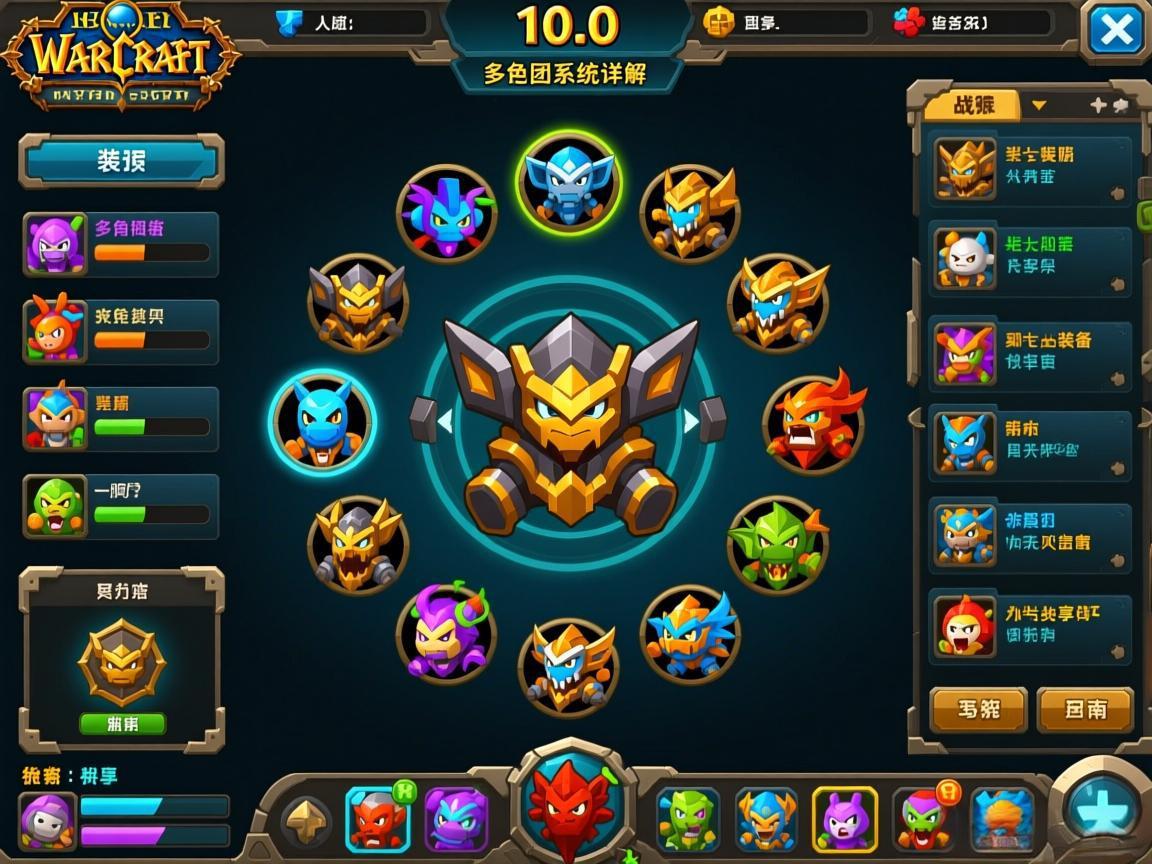Image resolution: width=1152 pixels, height=864 pixels.
Task: Pick the cyan-highlighted blue cat portrait
Action: (x=322, y=421)
